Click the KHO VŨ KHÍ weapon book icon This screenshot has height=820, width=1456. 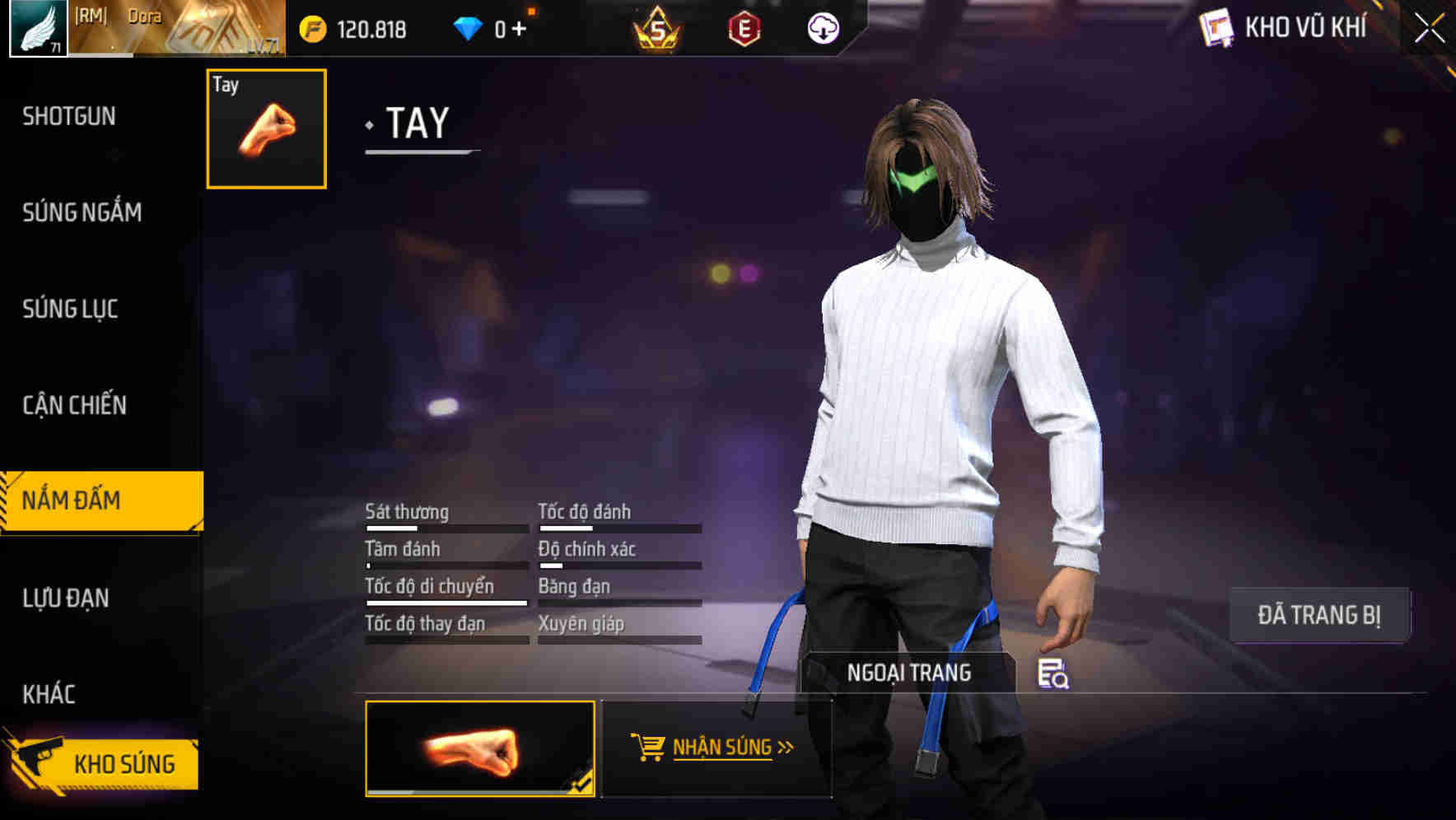[1216, 27]
